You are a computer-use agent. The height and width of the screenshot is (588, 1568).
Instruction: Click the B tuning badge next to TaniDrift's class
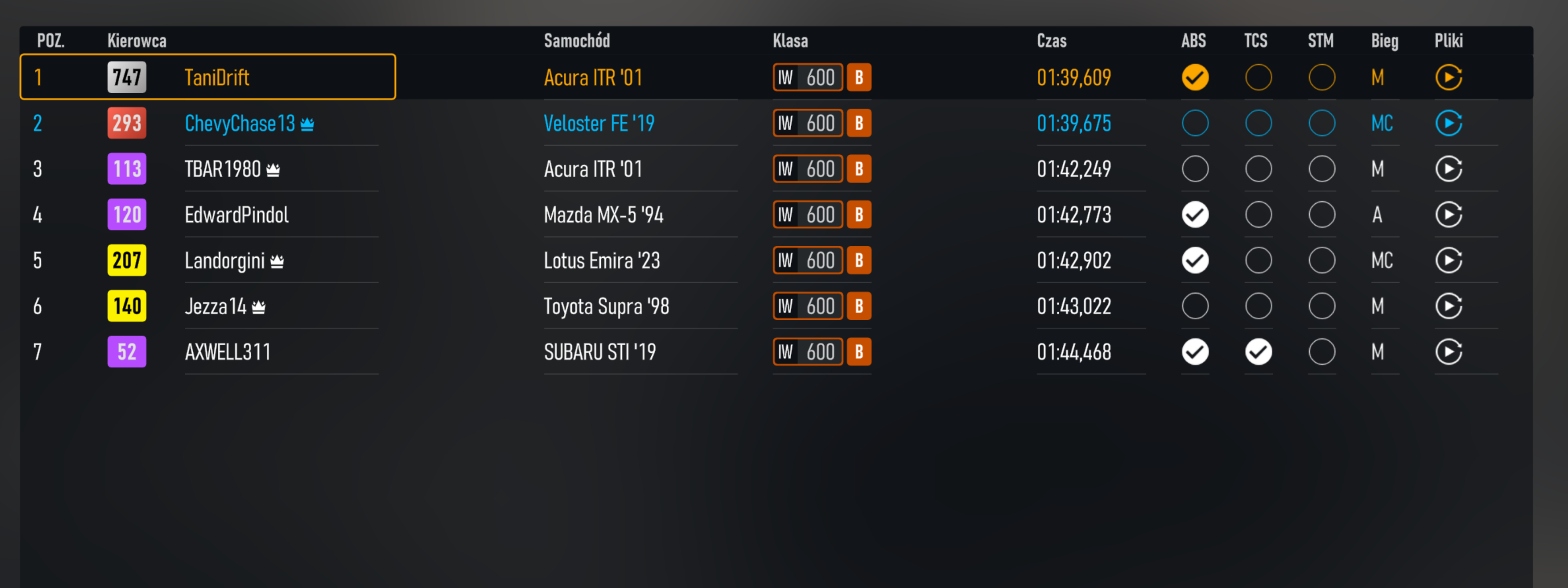click(x=859, y=77)
